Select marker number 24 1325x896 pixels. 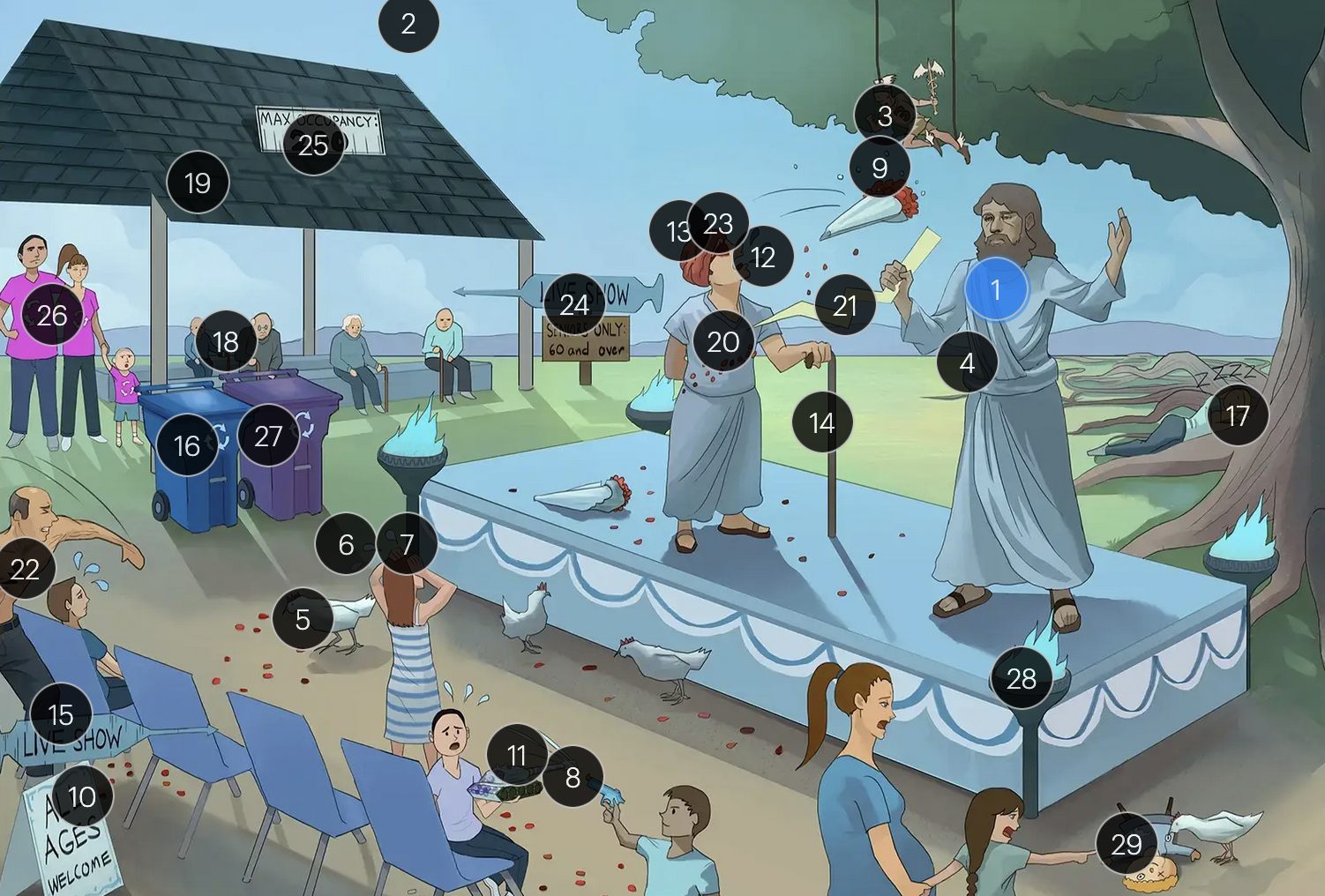pos(574,304)
